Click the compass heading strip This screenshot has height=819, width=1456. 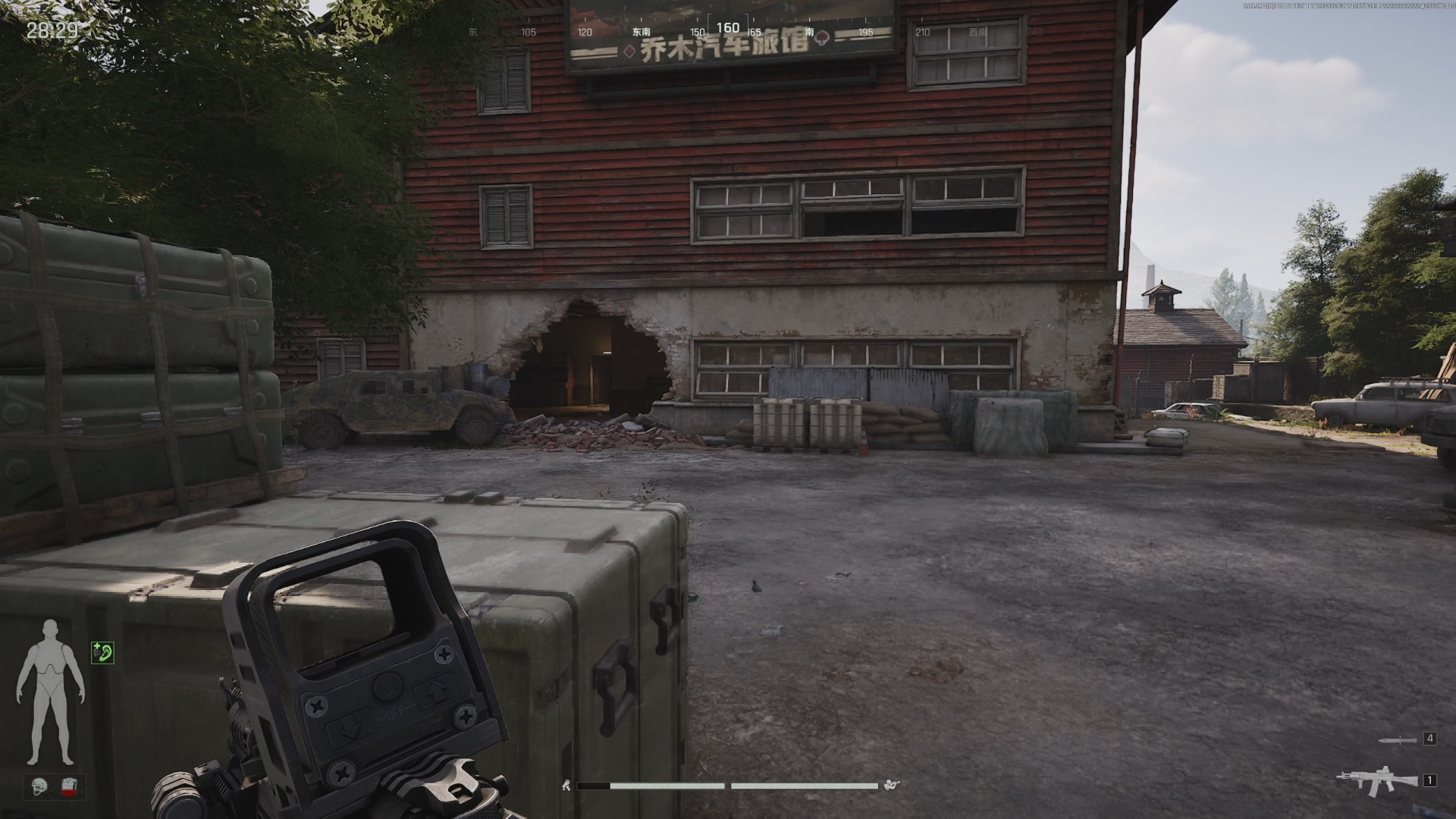click(727, 30)
